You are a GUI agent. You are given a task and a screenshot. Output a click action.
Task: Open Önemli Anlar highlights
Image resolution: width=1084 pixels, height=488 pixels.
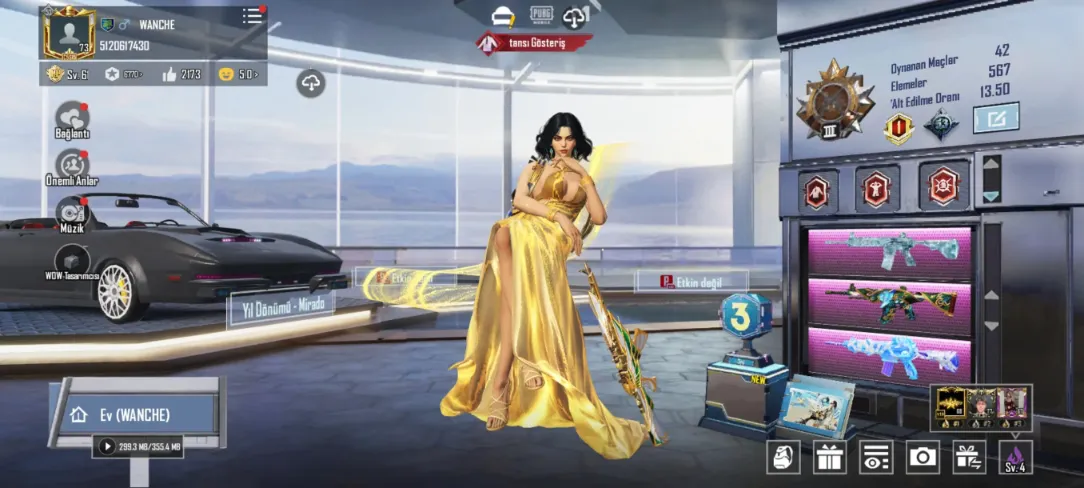coord(72,164)
